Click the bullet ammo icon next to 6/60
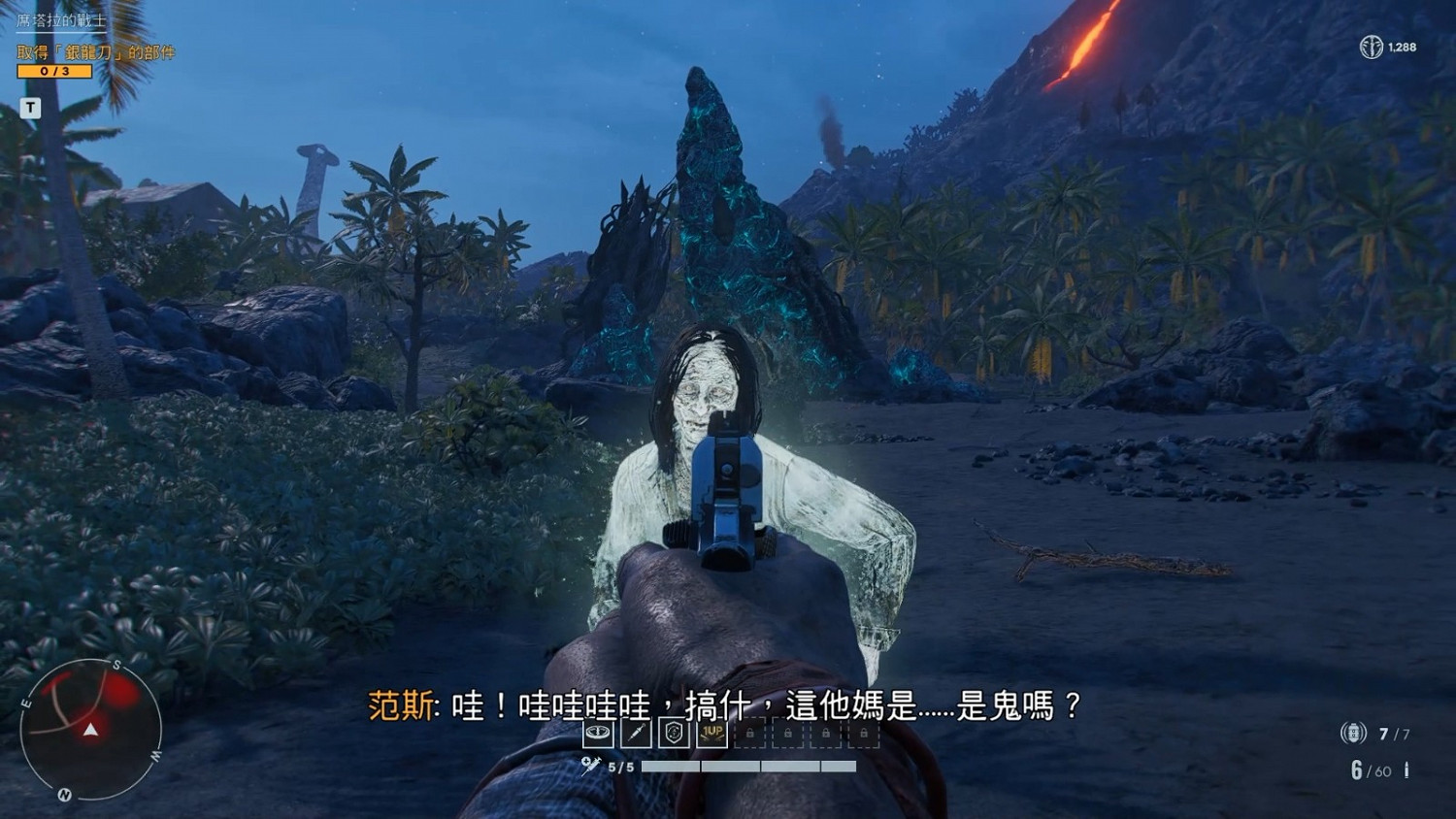The image size is (1456, 819). click(x=1406, y=770)
